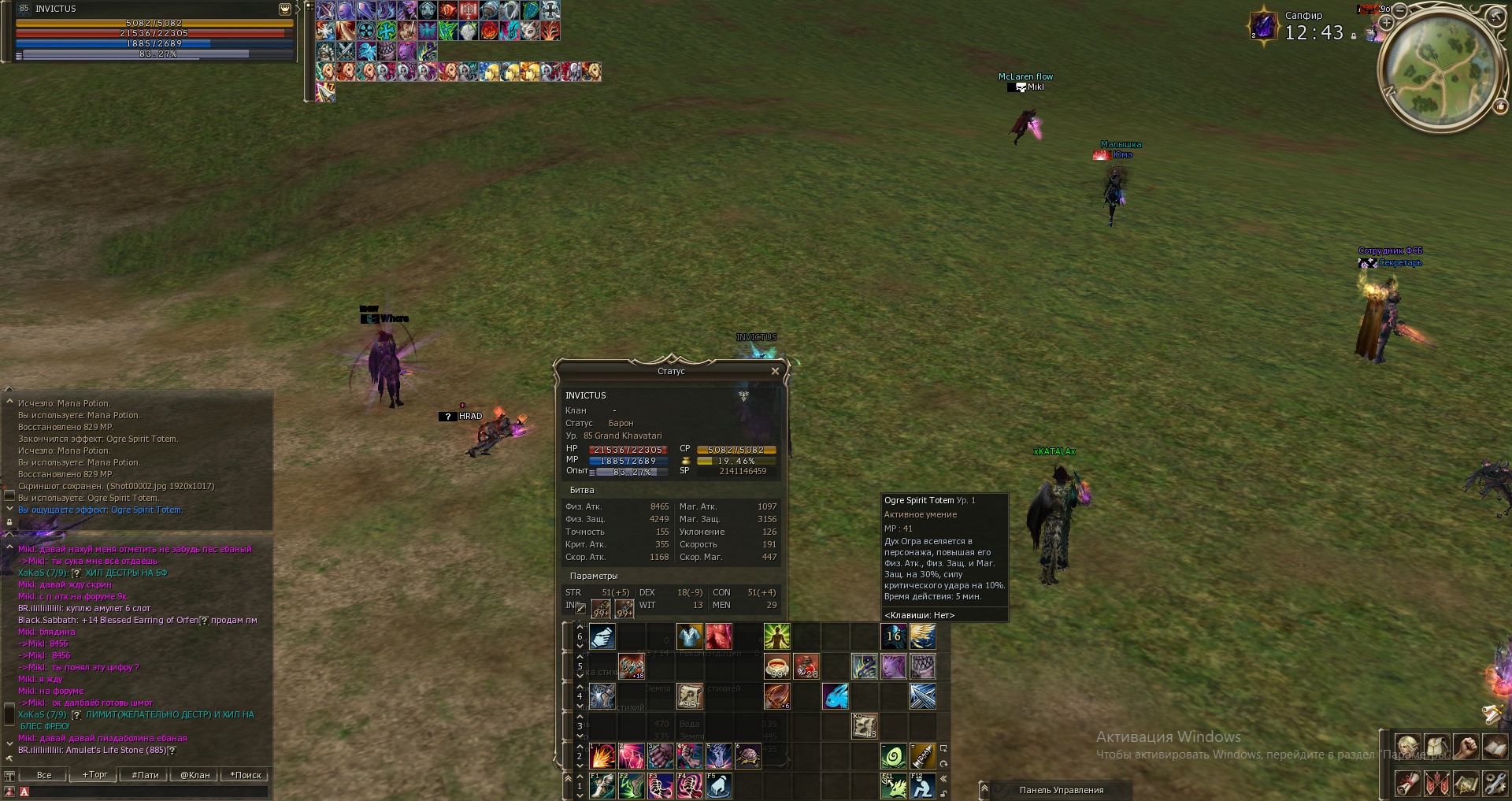The image size is (1512, 801).
Task: Open the *Поиск chat tab
Action: pyautogui.click(x=246, y=775)
